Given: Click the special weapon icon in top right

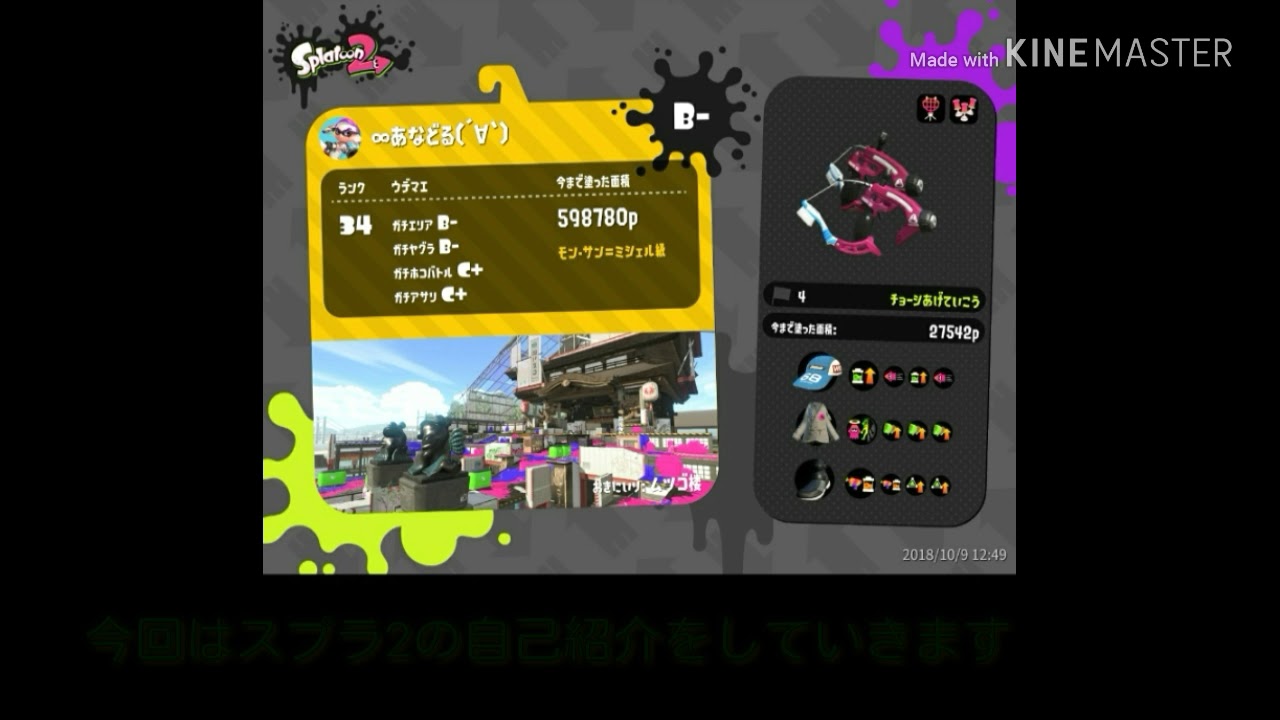Looking at the screenshot, I should 963,108.
